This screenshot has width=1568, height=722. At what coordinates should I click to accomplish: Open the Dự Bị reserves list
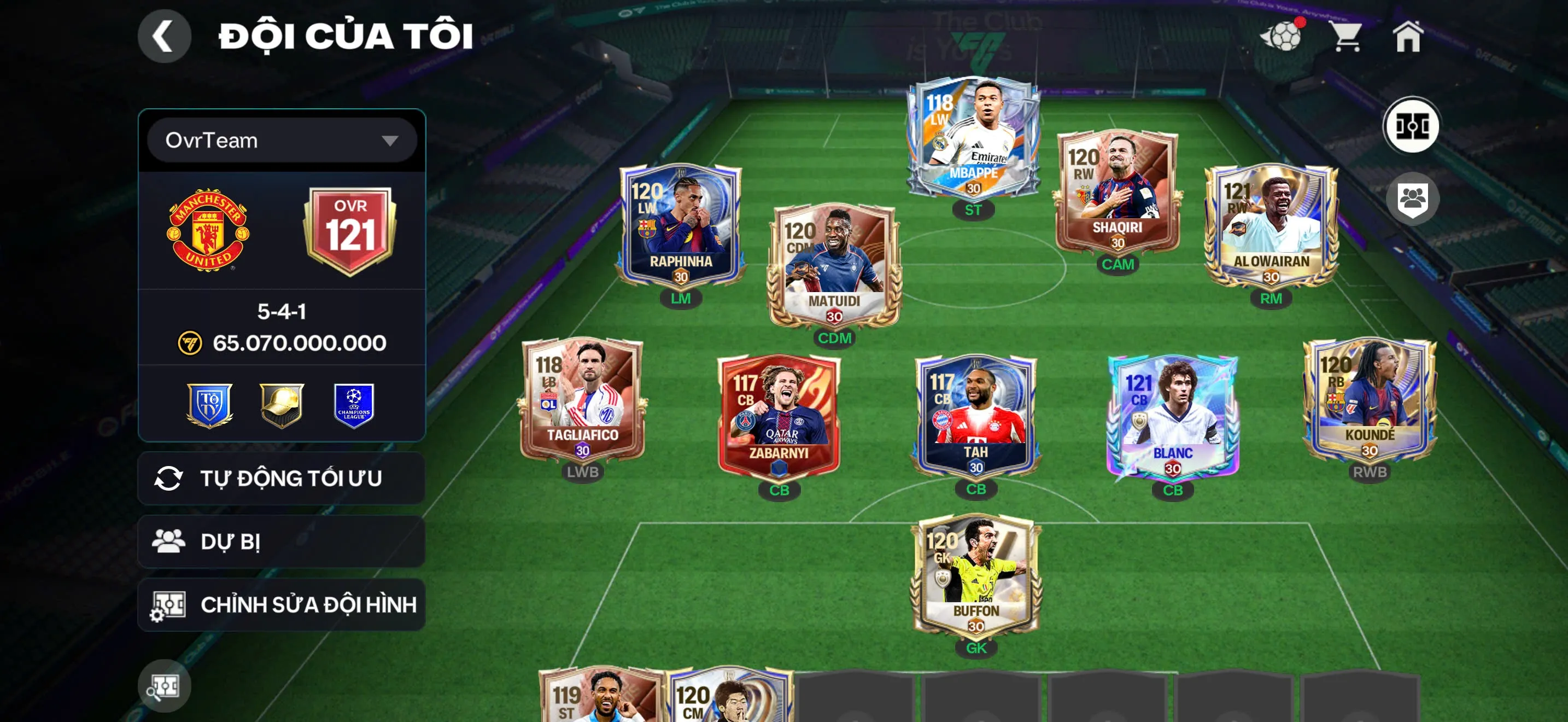[x=281, y=541]
